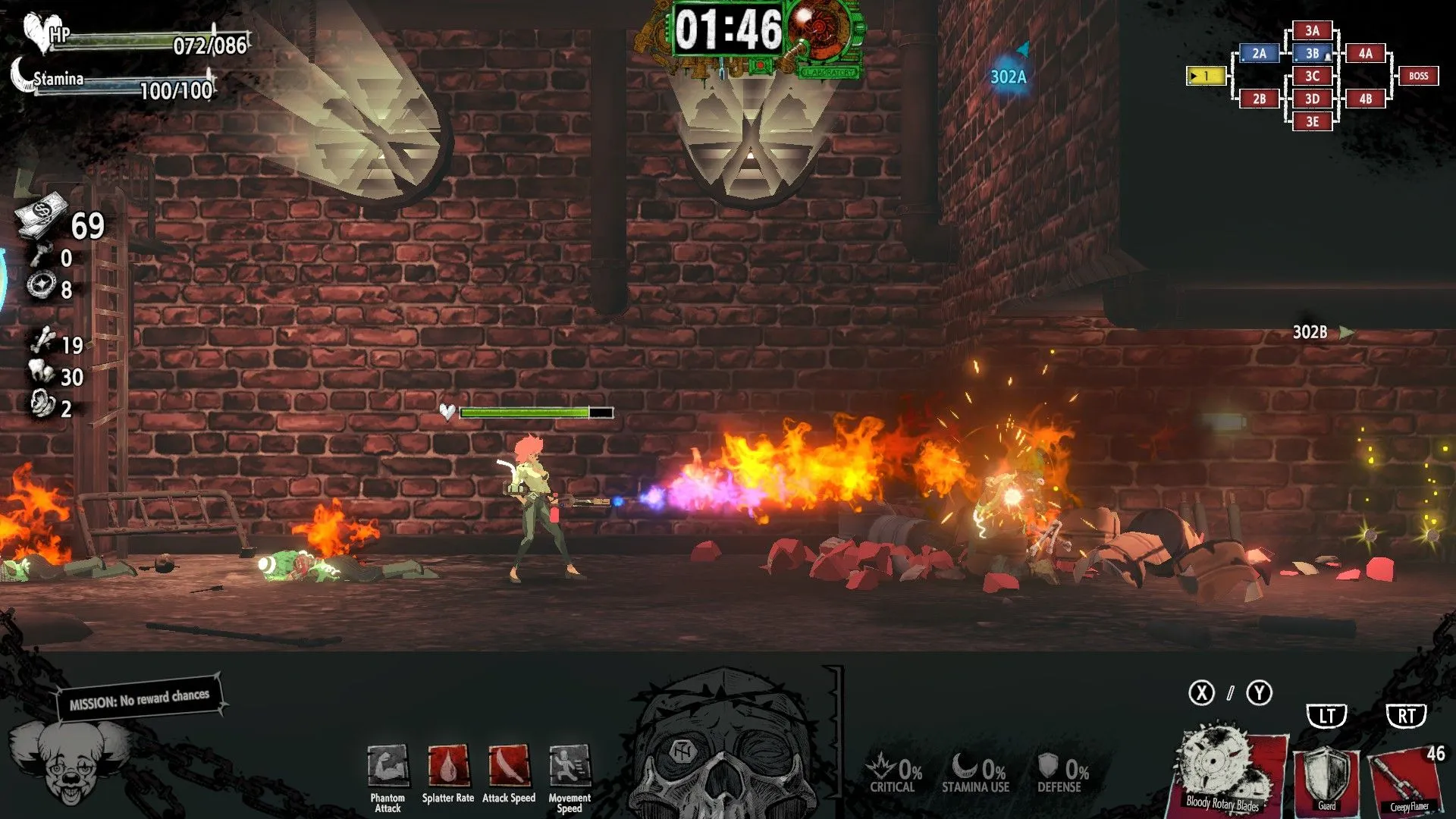Screen dimensions: 1456x819
Task: Pick room 3E on the stage map
Action: pos(1312,121)
